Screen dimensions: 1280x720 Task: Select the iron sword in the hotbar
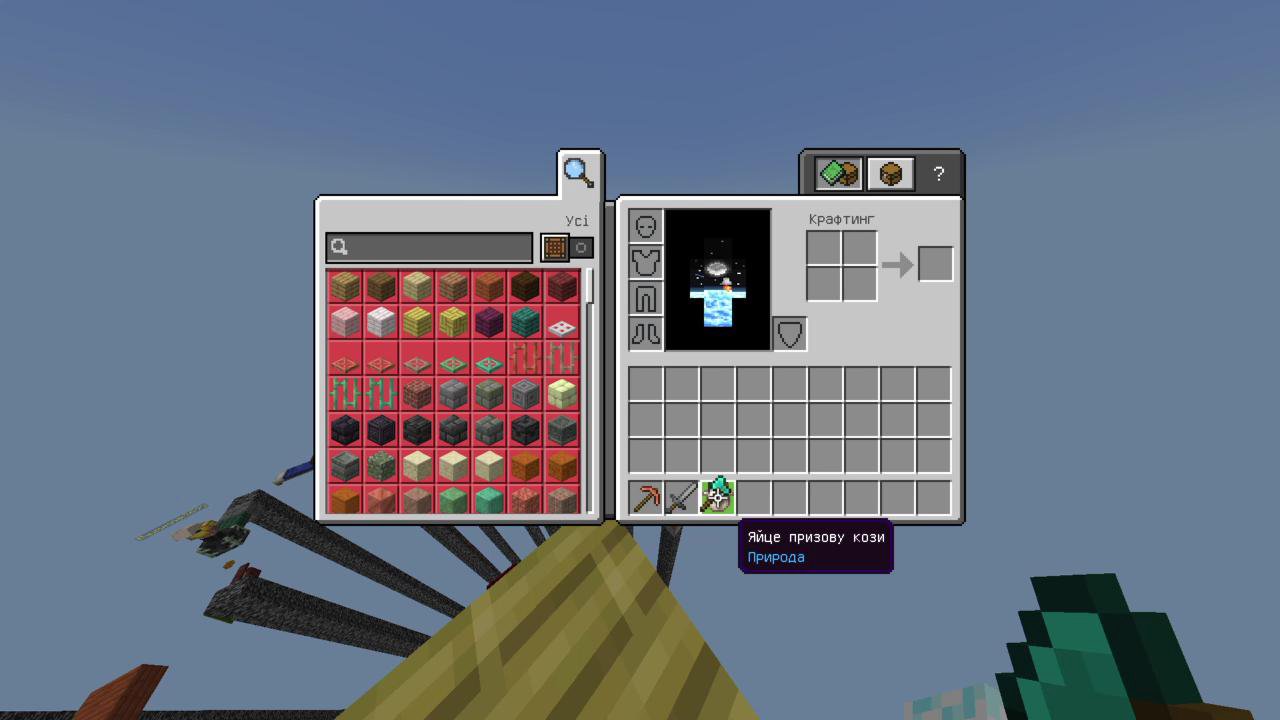coord(681,495)
